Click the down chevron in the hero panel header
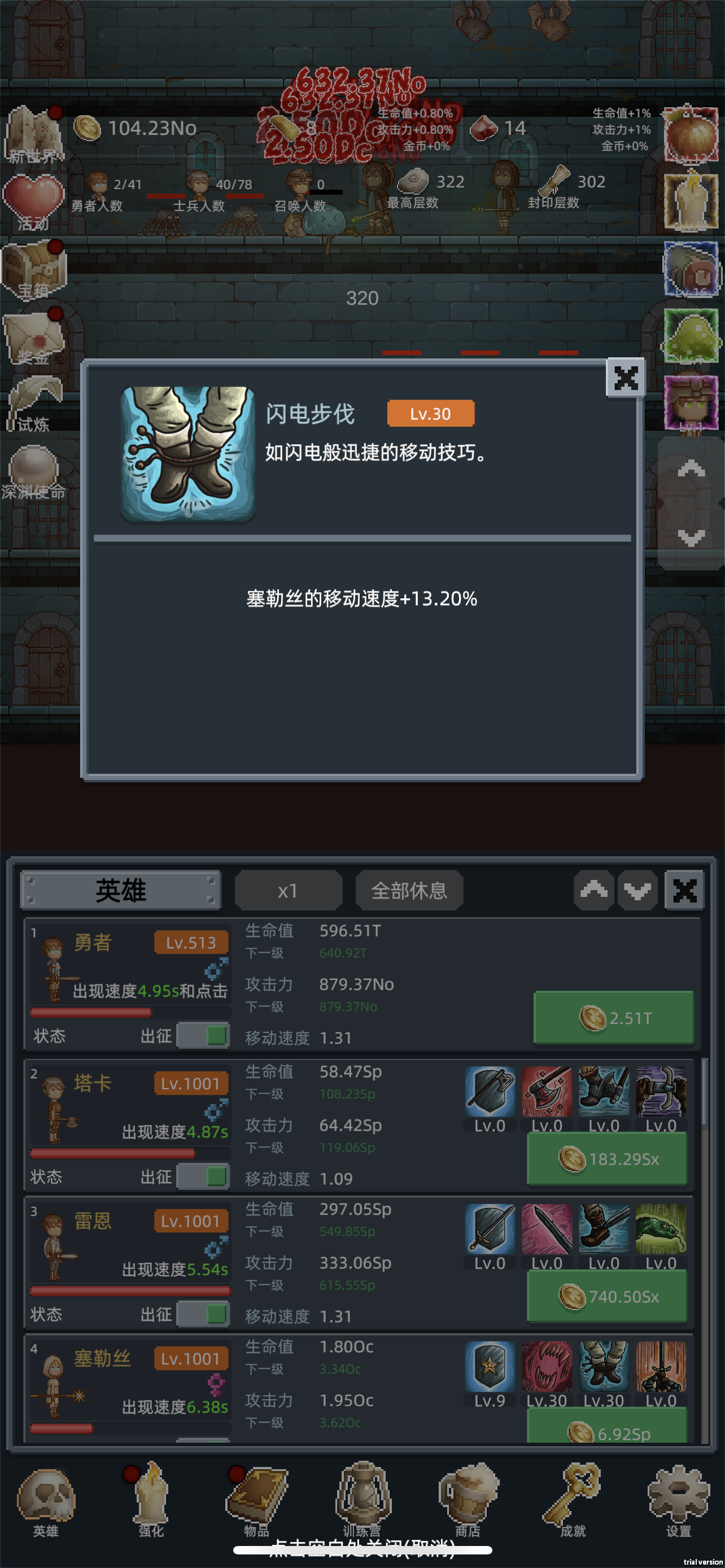 [x=637, y=890]
